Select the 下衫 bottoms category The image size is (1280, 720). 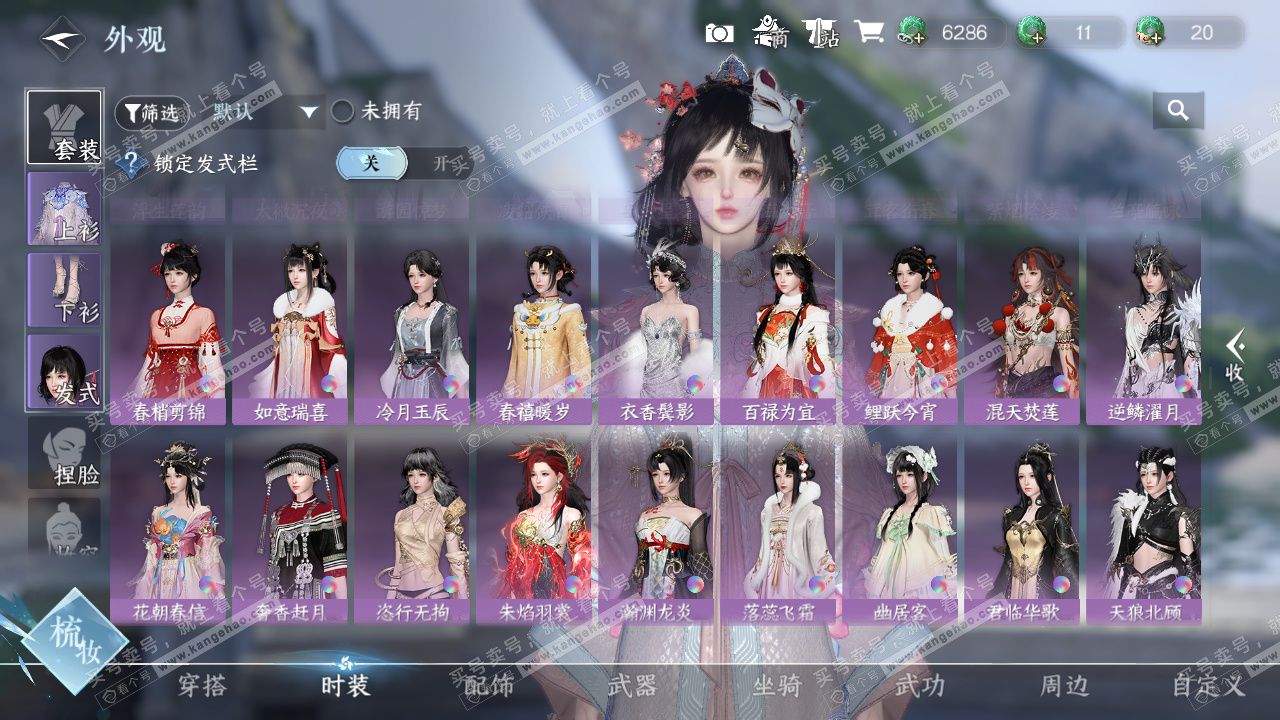point(64,289)
